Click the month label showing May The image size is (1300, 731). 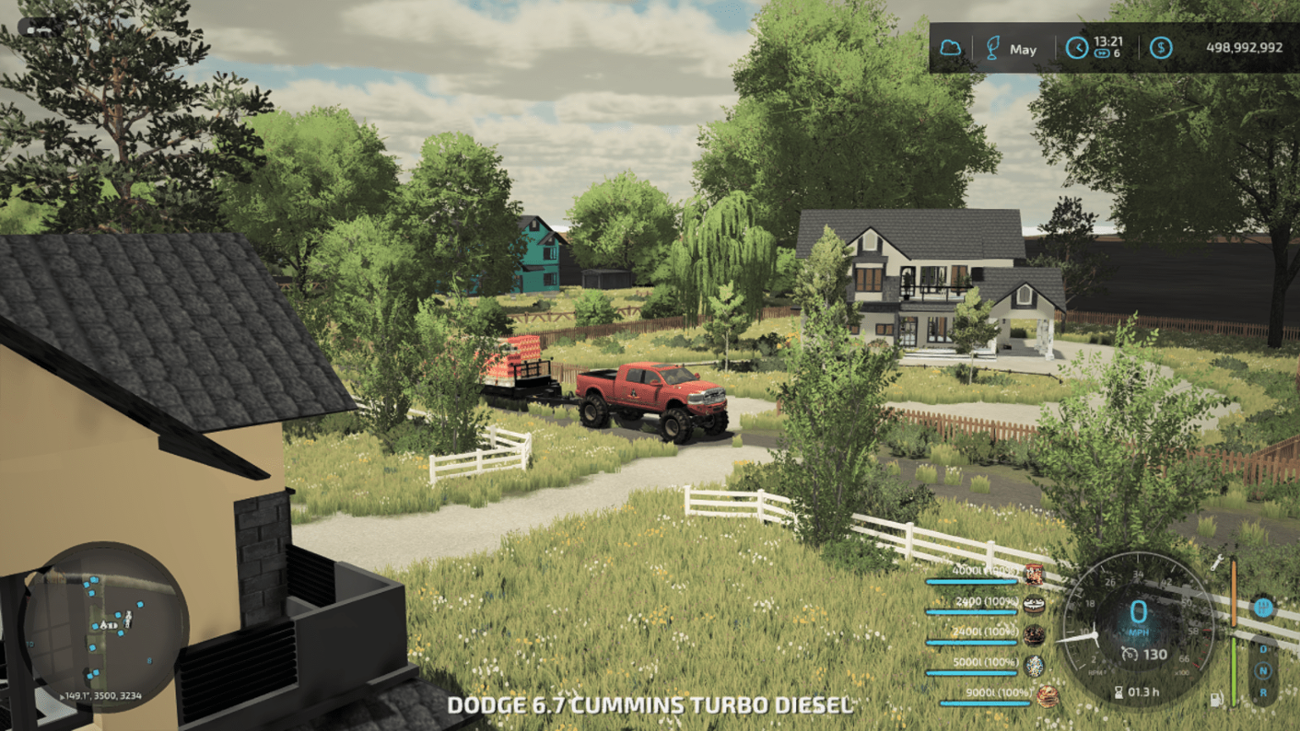1022,49
